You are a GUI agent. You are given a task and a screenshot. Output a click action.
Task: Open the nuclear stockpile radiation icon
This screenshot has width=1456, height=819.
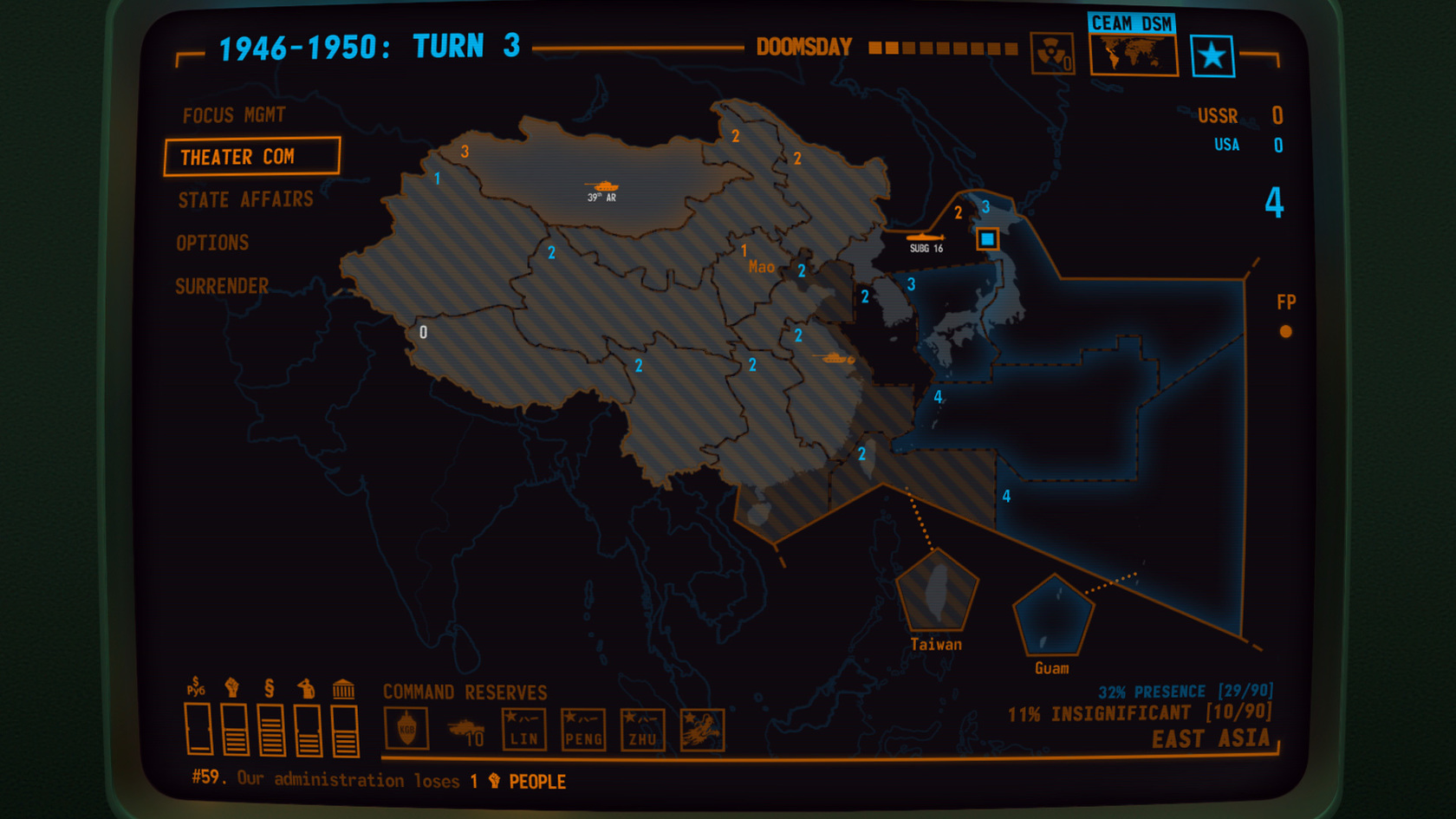point(1052,55)
